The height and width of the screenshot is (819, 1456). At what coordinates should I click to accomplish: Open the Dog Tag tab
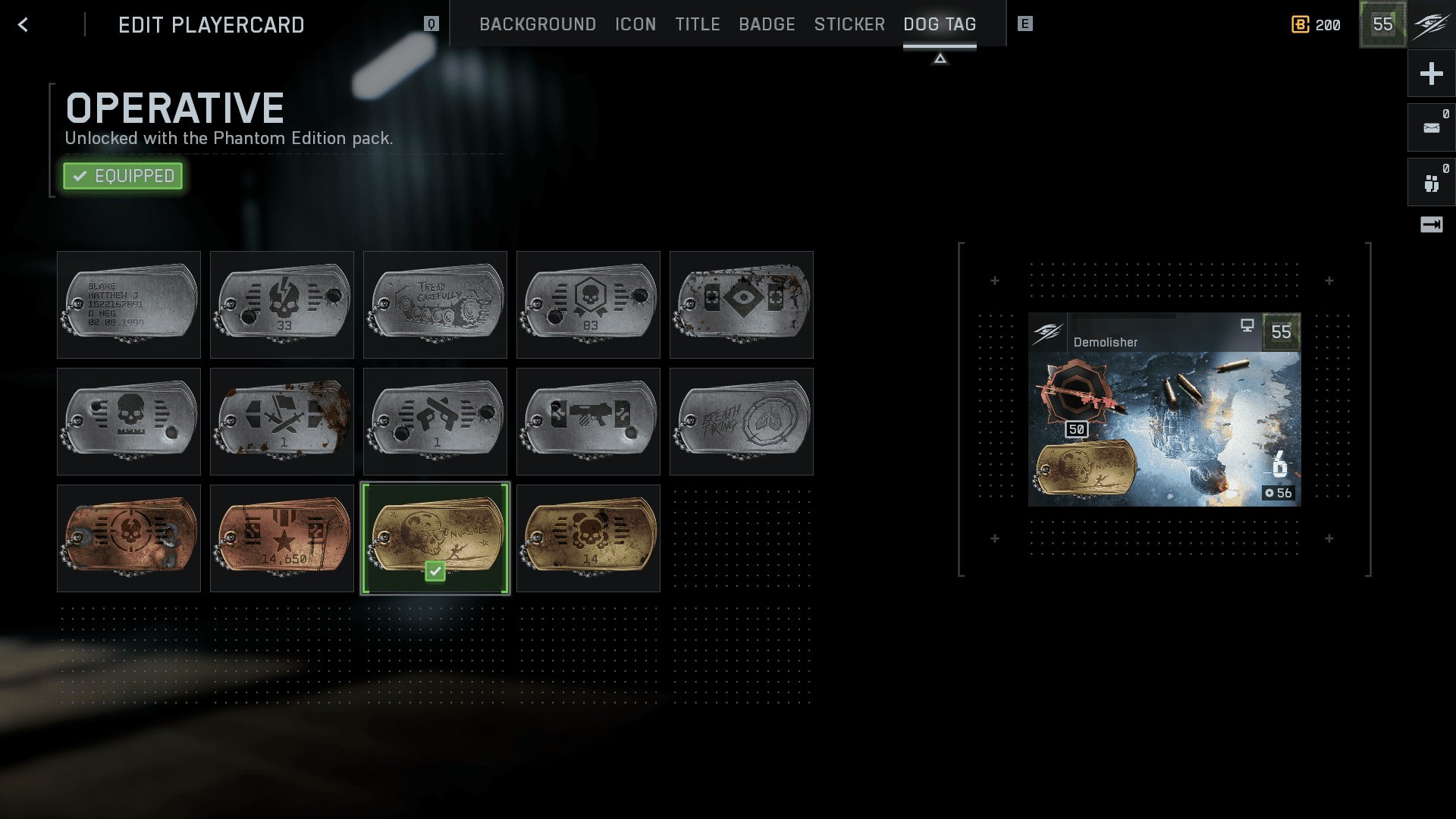tap(939, 25)
